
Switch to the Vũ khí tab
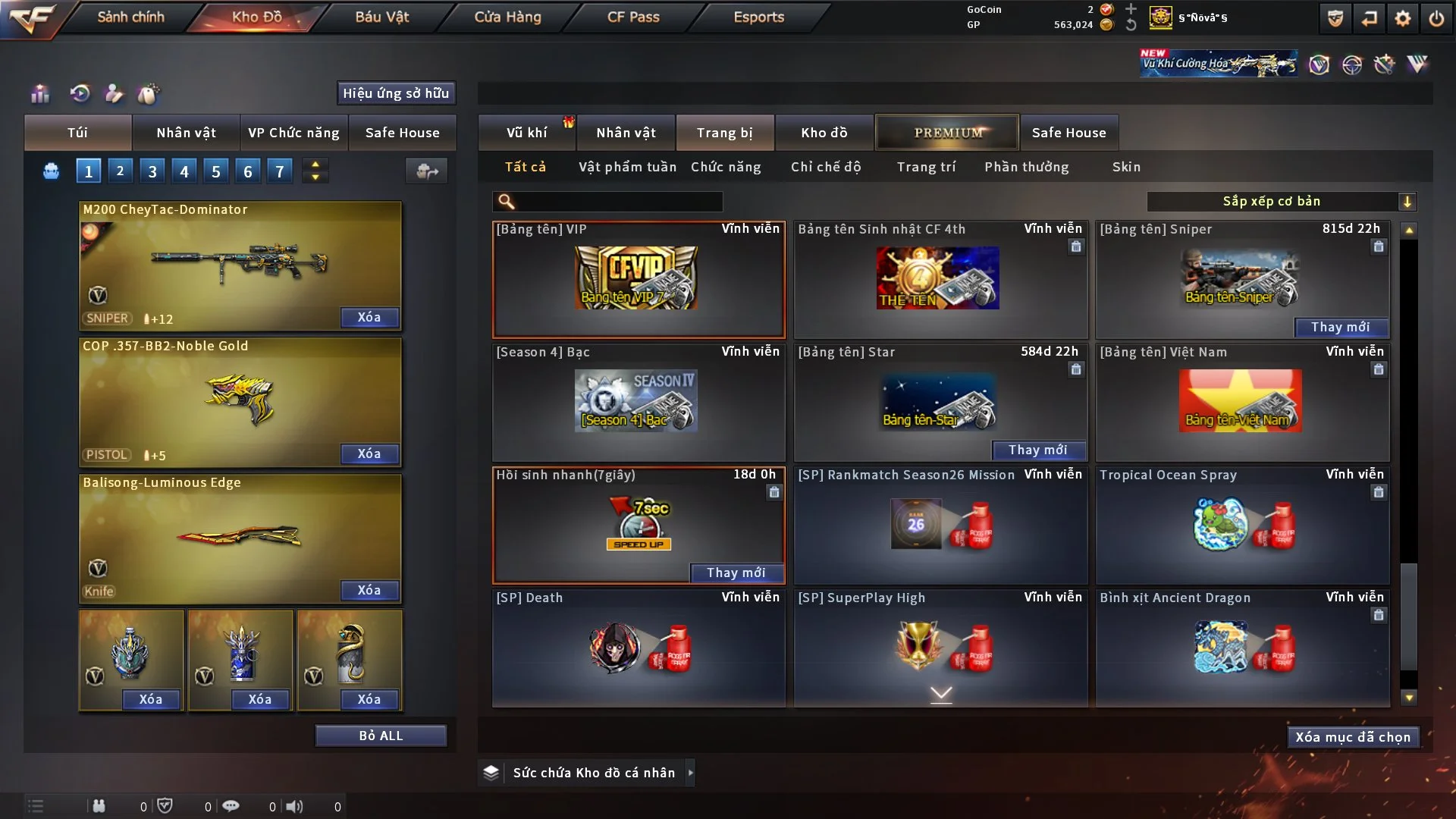526,133
